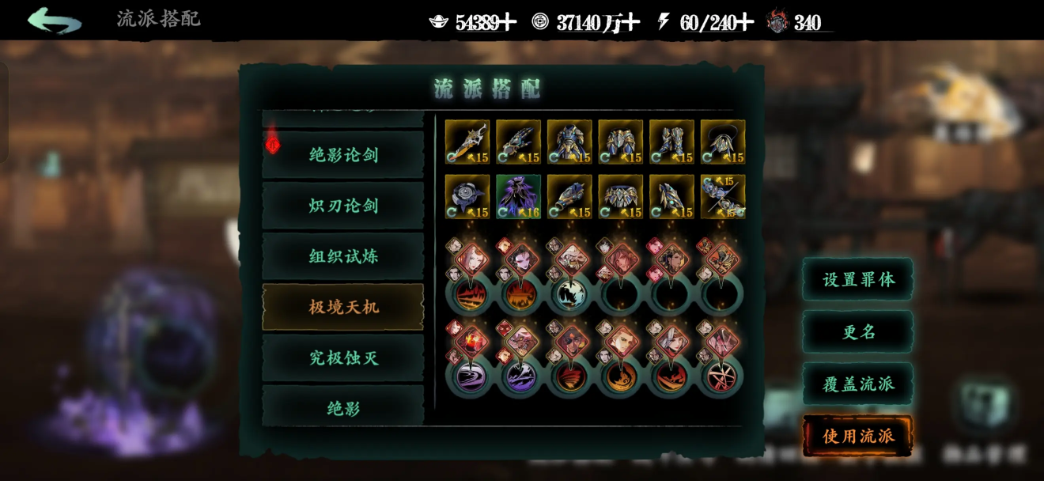The height and width of the screenshot is (481, 1044).
Task: Select the 绝影论剑 build entry
Action: (343, 154)
